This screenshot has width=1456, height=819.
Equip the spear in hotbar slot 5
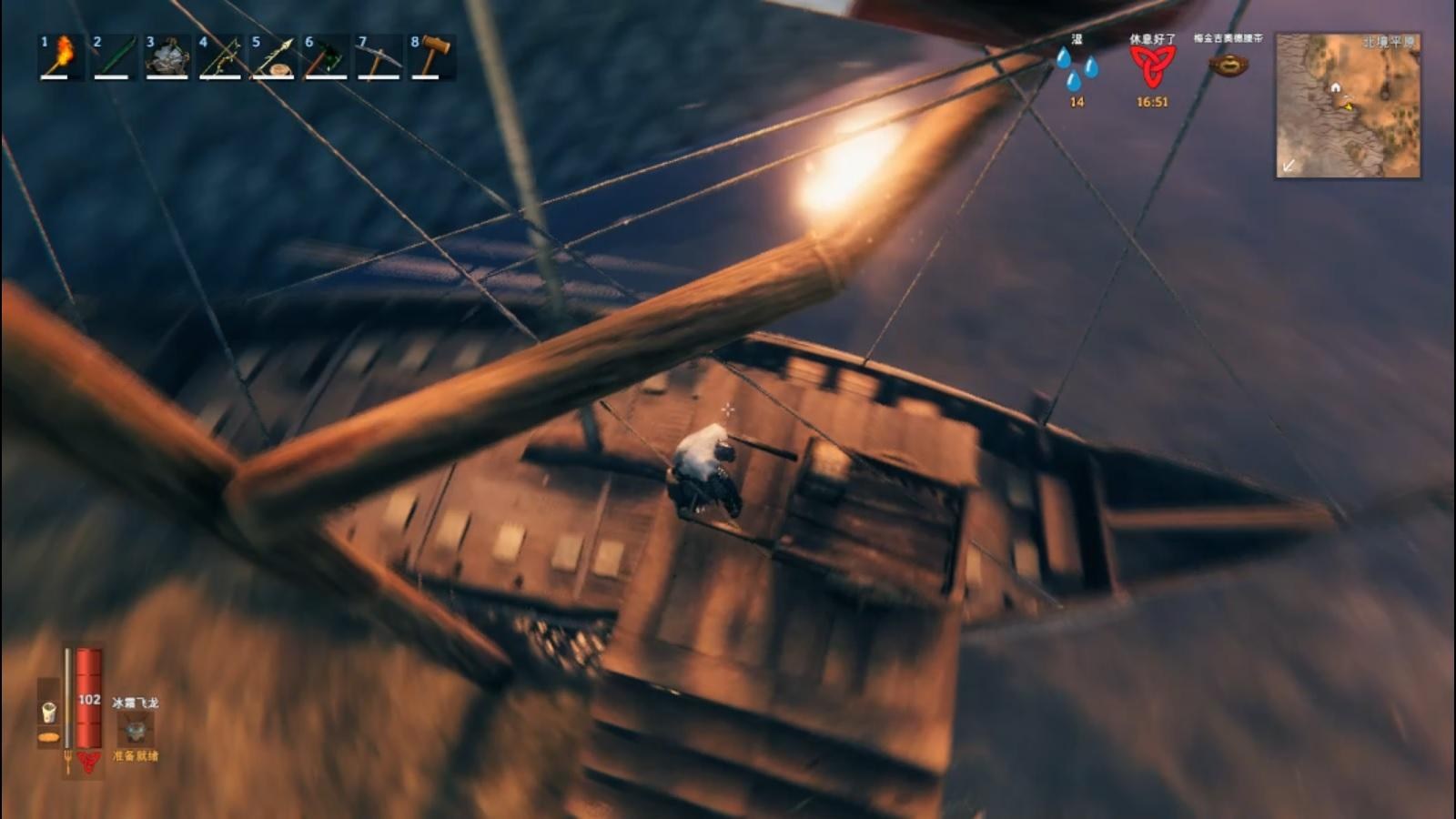pos(272,56)
